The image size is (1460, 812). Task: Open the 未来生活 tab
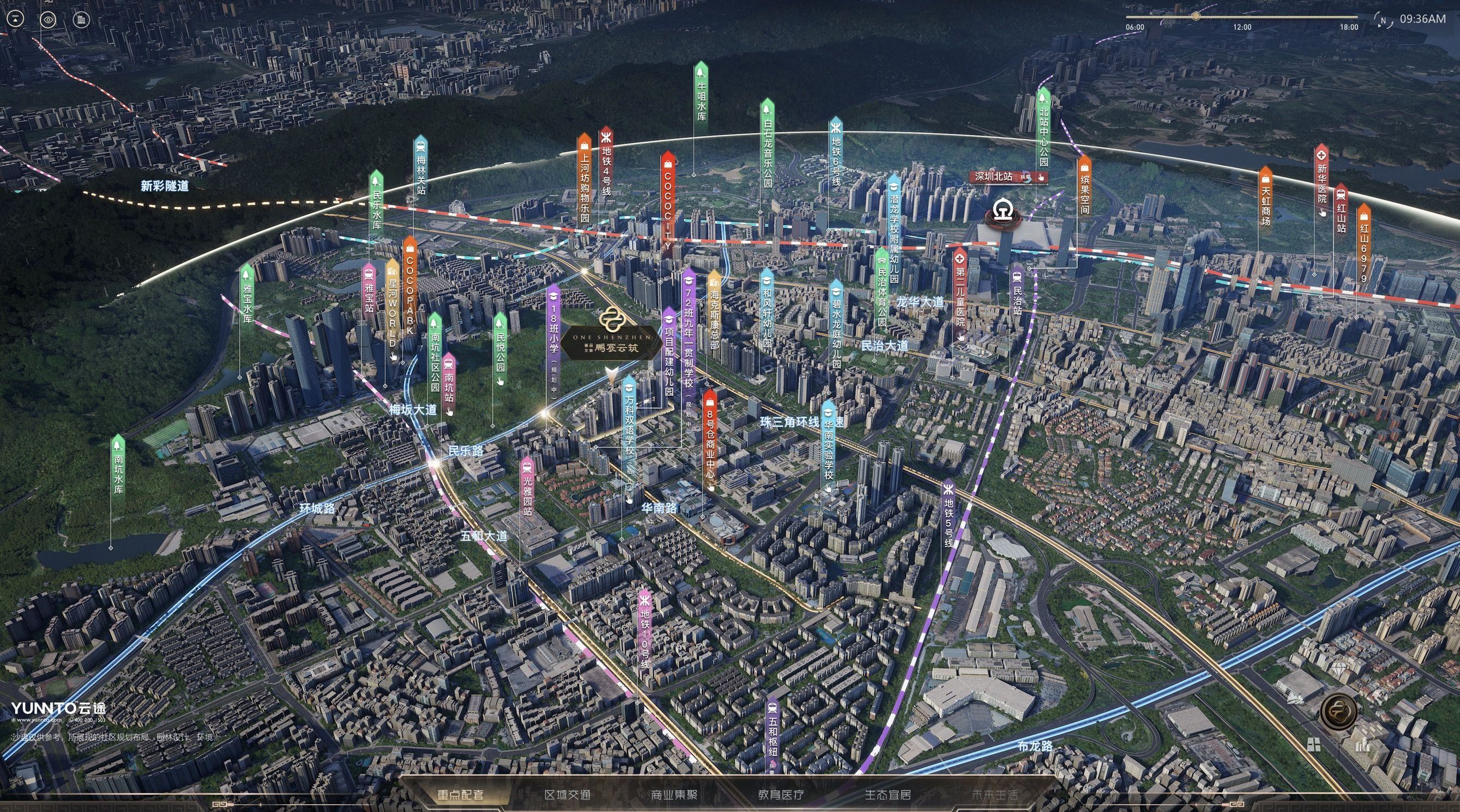(994, 795)
